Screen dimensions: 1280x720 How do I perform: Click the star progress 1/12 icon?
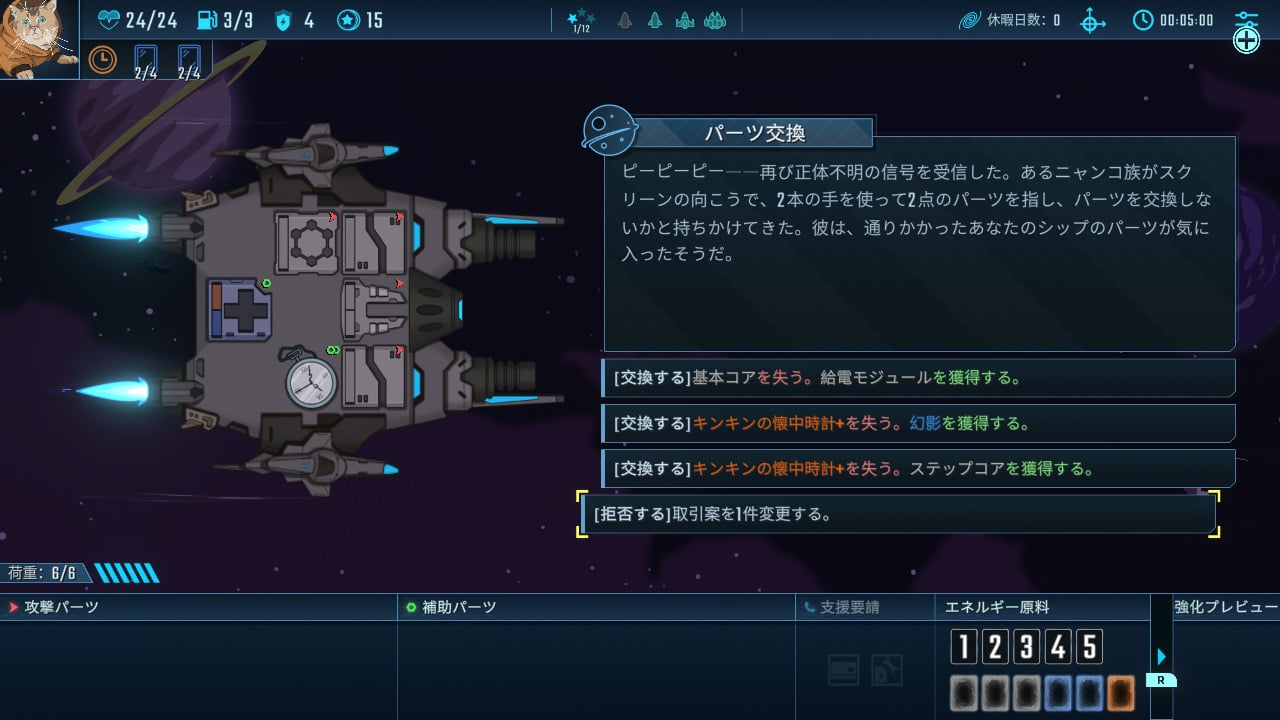pyautogui.click(x=580, y=20)
